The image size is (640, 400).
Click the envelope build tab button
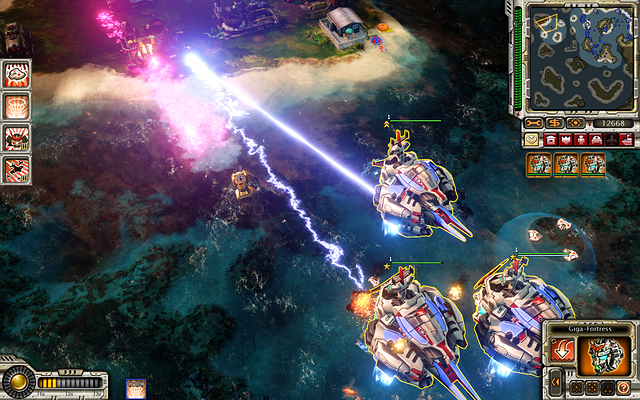pos(531,141)
